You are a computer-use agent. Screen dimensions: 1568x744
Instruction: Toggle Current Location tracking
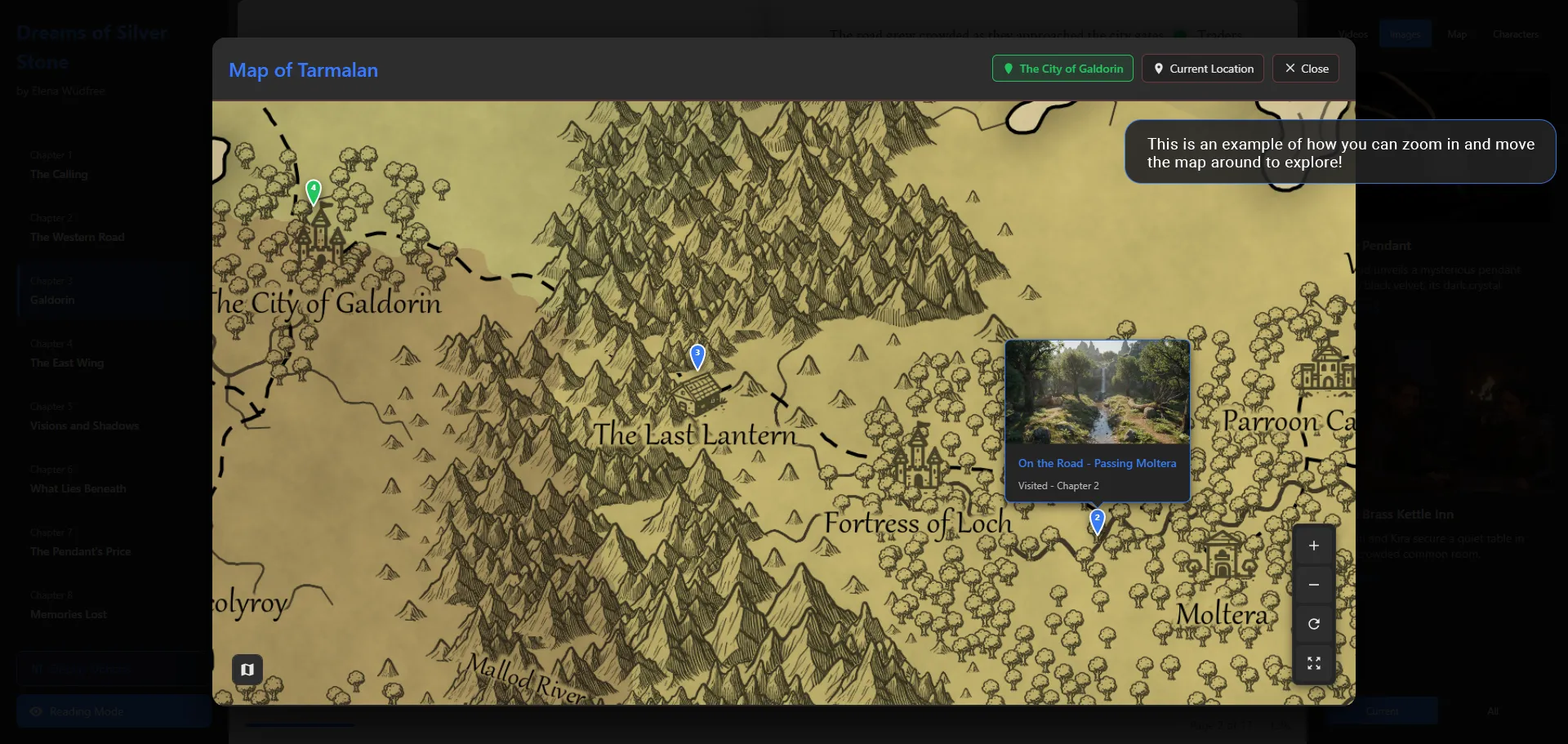coord(1202,69)
